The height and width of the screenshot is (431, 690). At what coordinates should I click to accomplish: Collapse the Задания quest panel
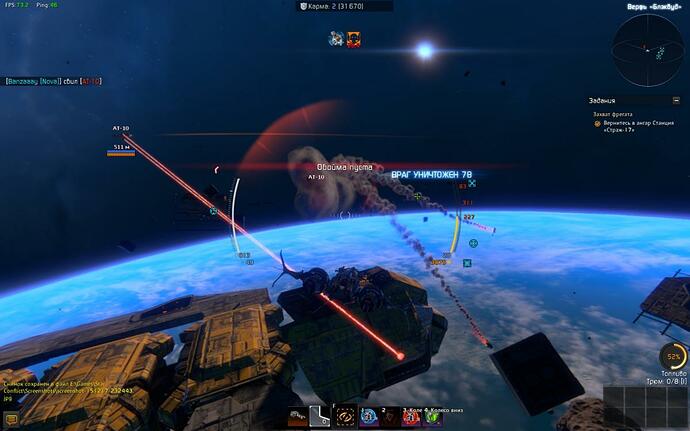pyautogui.click(x=676, y=100)
